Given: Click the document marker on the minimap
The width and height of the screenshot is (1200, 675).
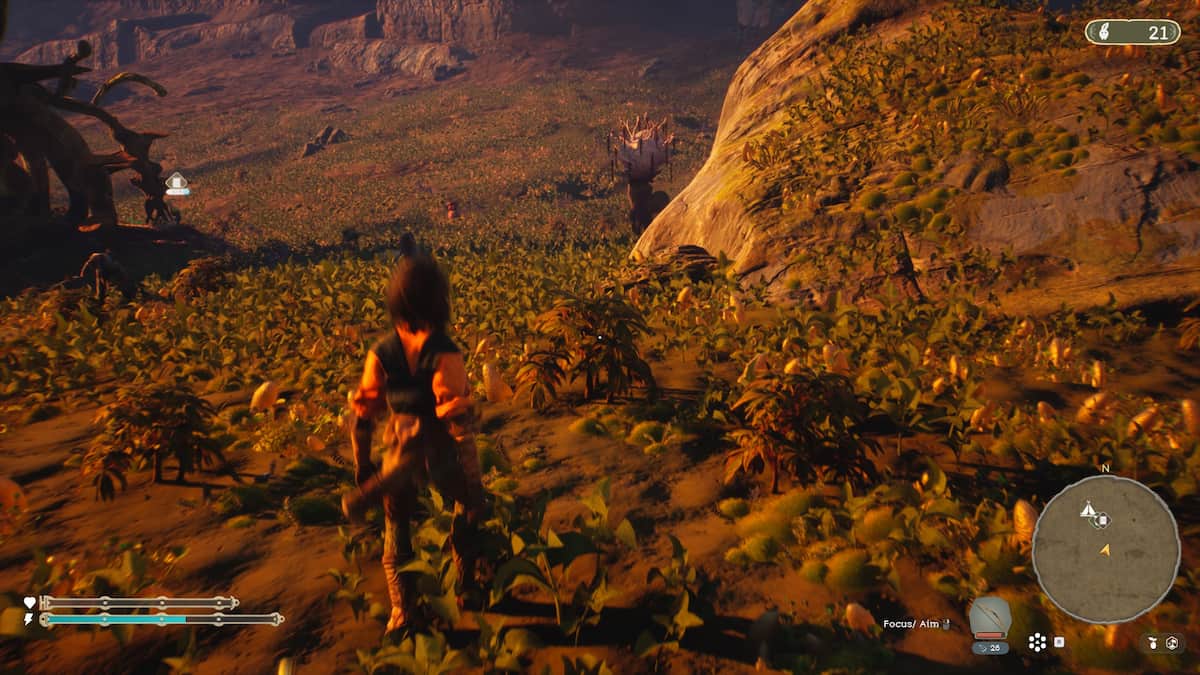Looking at the screenshot, I should point(1101,519).
